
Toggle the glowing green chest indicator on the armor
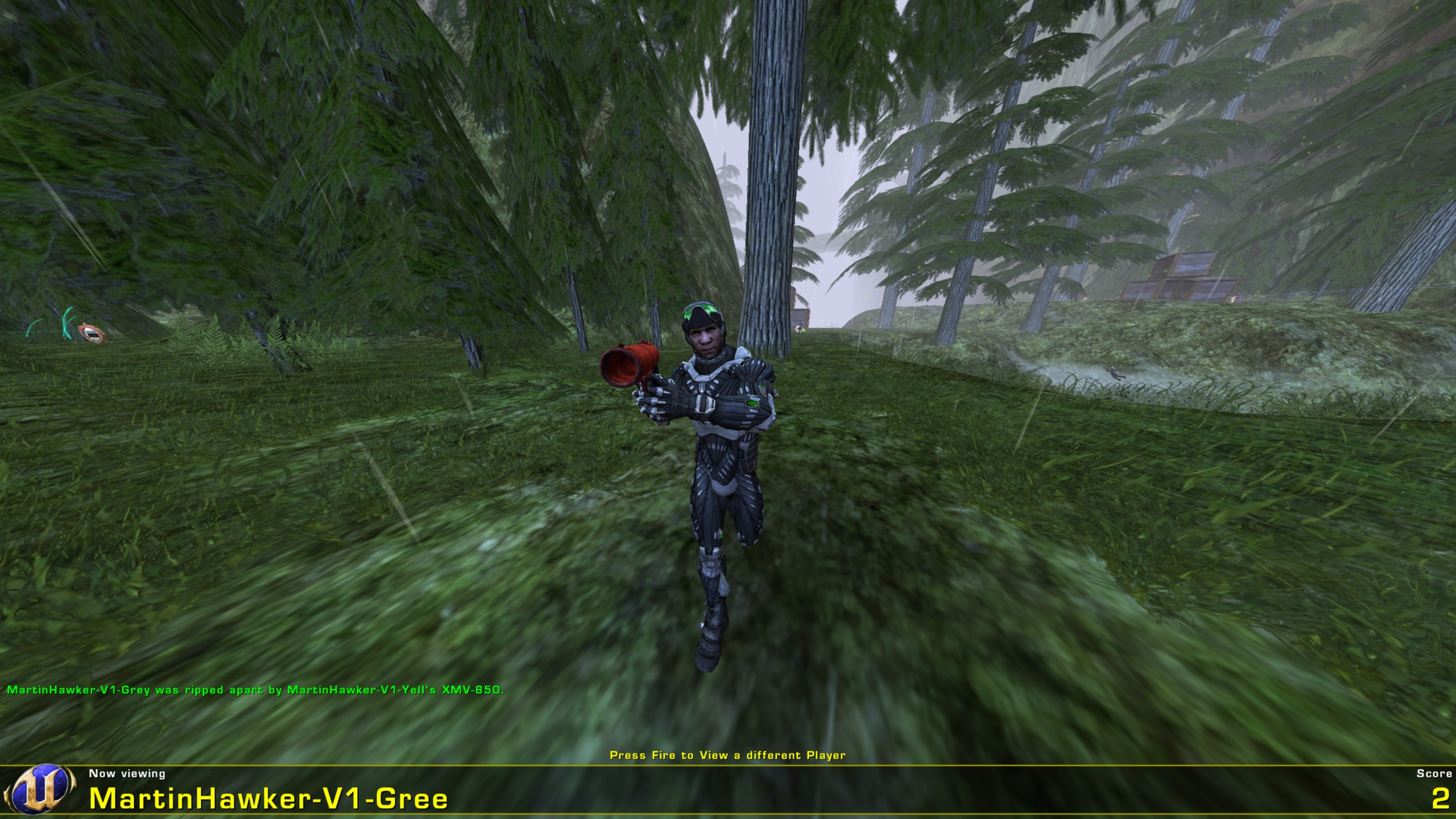click(x=762, y=387)
